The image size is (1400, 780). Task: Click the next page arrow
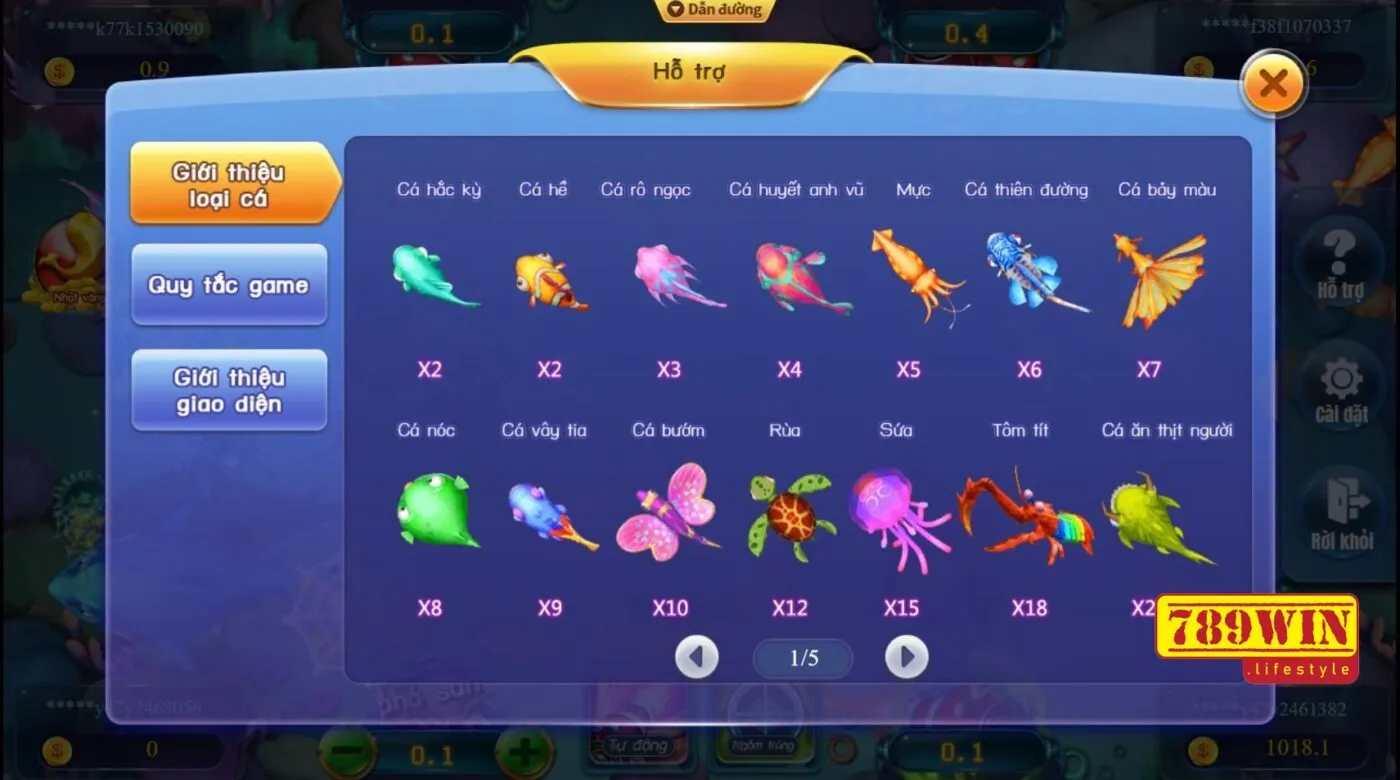pyautogui.click(x=907, y=657)
